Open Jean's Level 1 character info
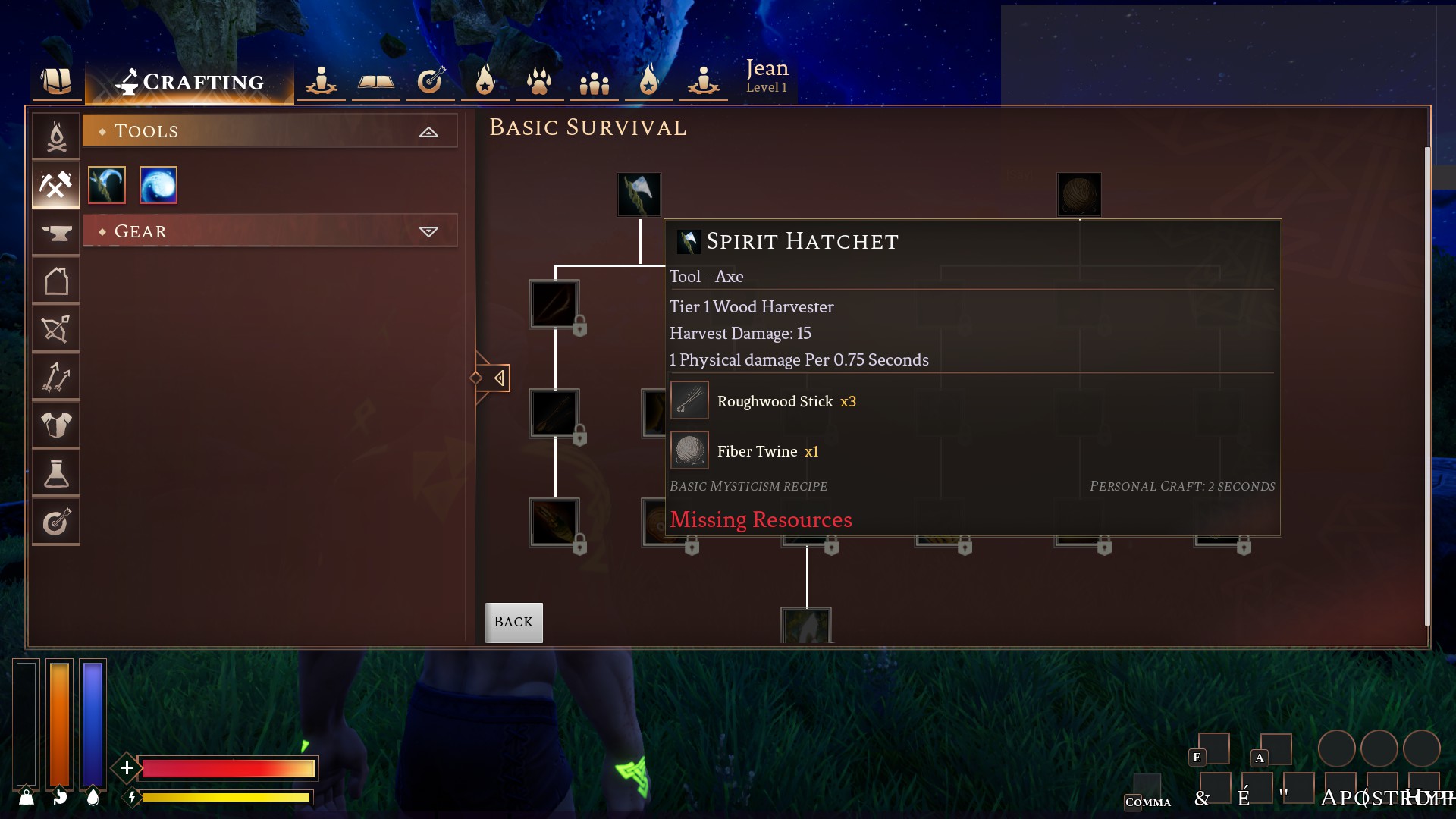The image size is (1456, 819). [x=767, y=76]
